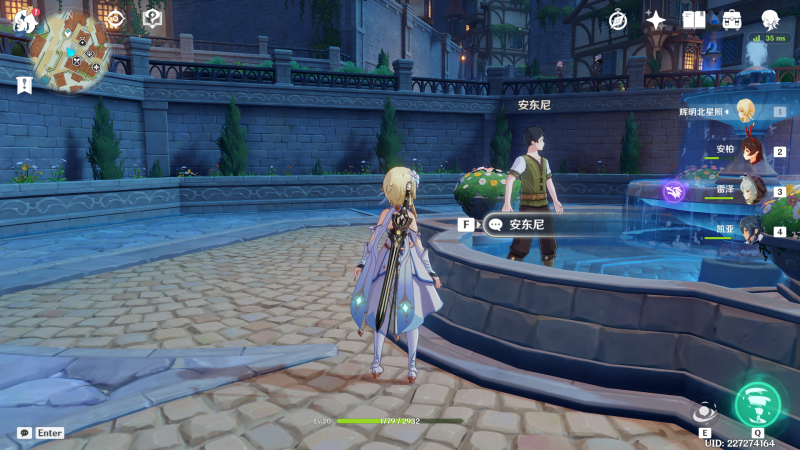This screenshot has height=450, width=800.
Task: Open the compass events icon
Action: click(618, 20)
